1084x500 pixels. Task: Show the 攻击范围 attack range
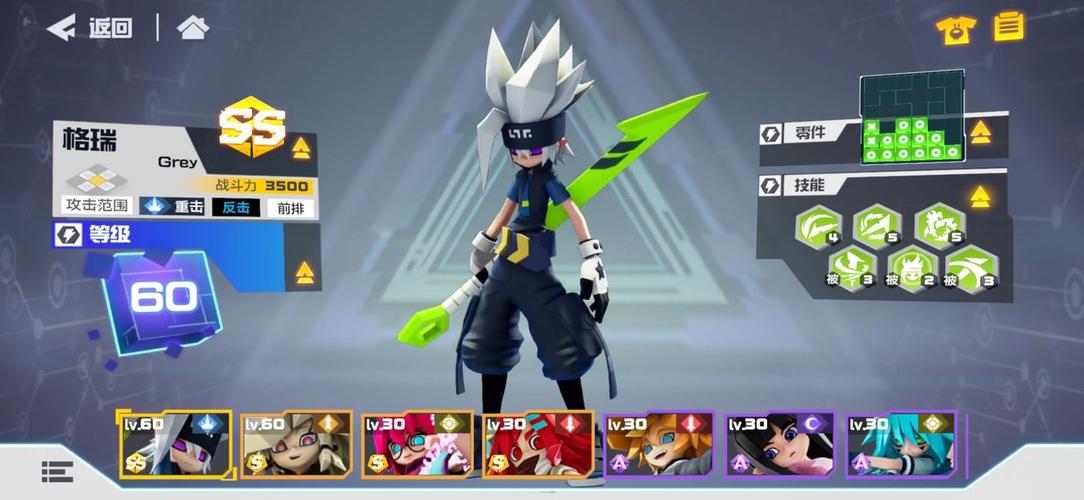click(x=96, y=206)
